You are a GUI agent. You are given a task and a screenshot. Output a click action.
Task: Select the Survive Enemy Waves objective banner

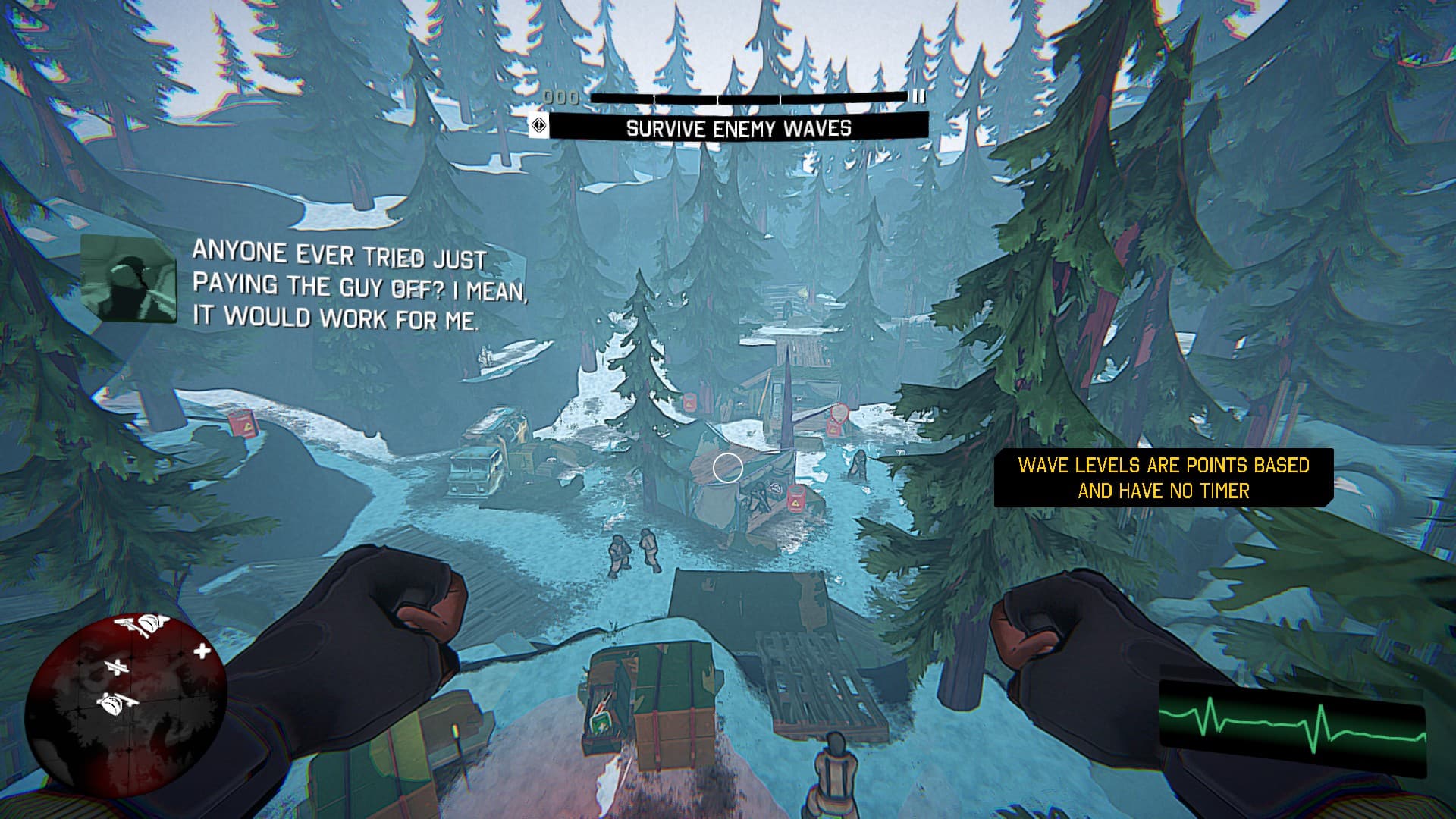click(x=738, y=127)
